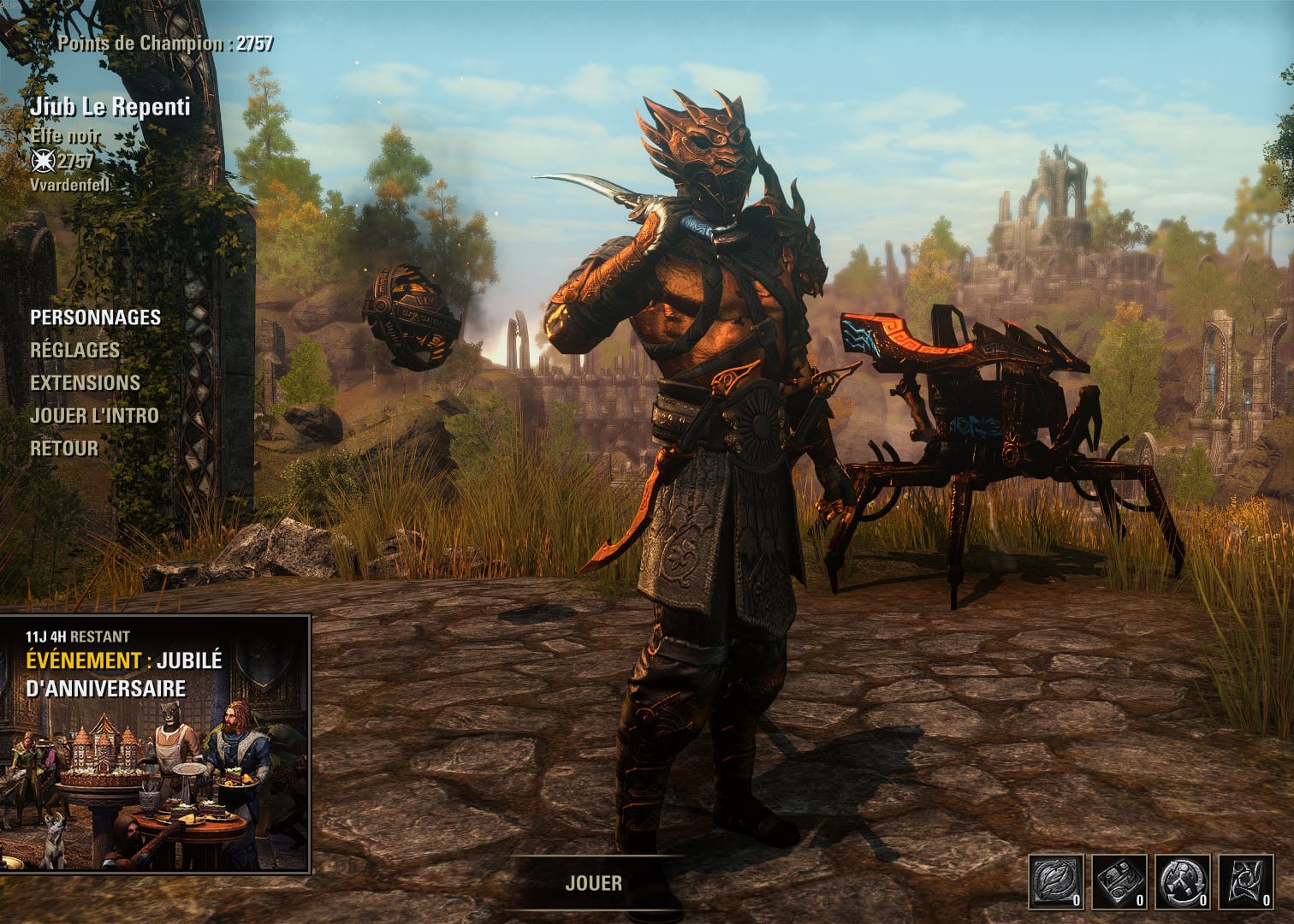Select JOUER L'INTRO
This screenshot has height=924, width=1294.
94,416
